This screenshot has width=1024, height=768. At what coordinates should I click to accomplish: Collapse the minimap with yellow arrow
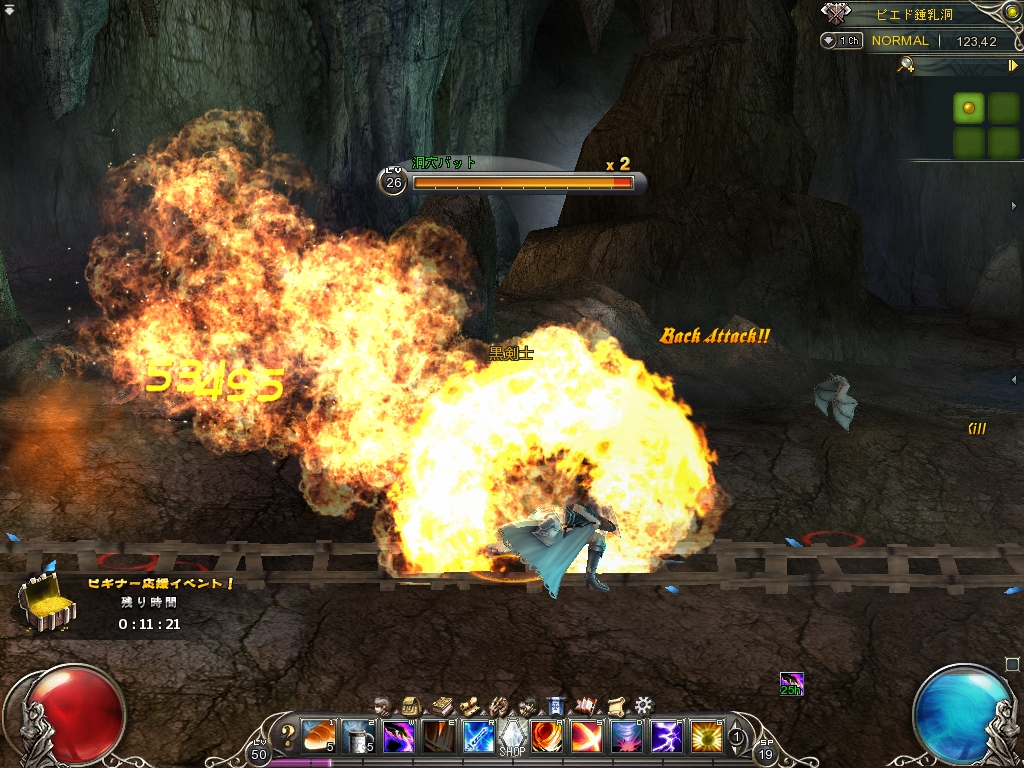pos(1012,65)
